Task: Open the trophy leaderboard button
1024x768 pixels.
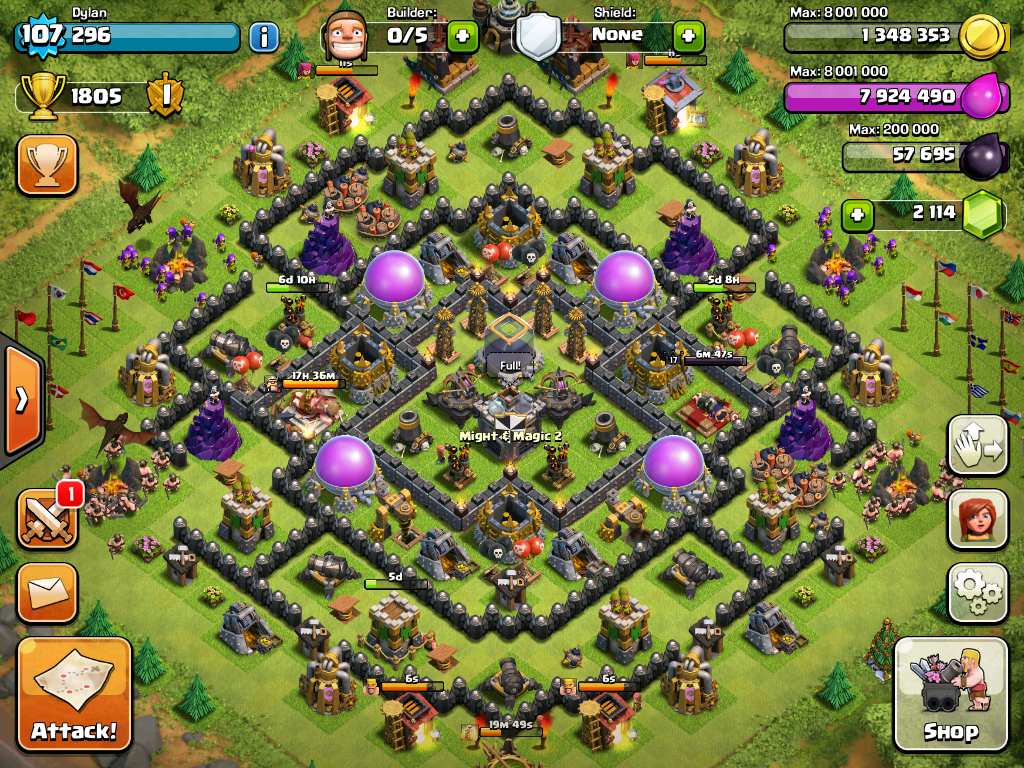Action: click(47, 164)
